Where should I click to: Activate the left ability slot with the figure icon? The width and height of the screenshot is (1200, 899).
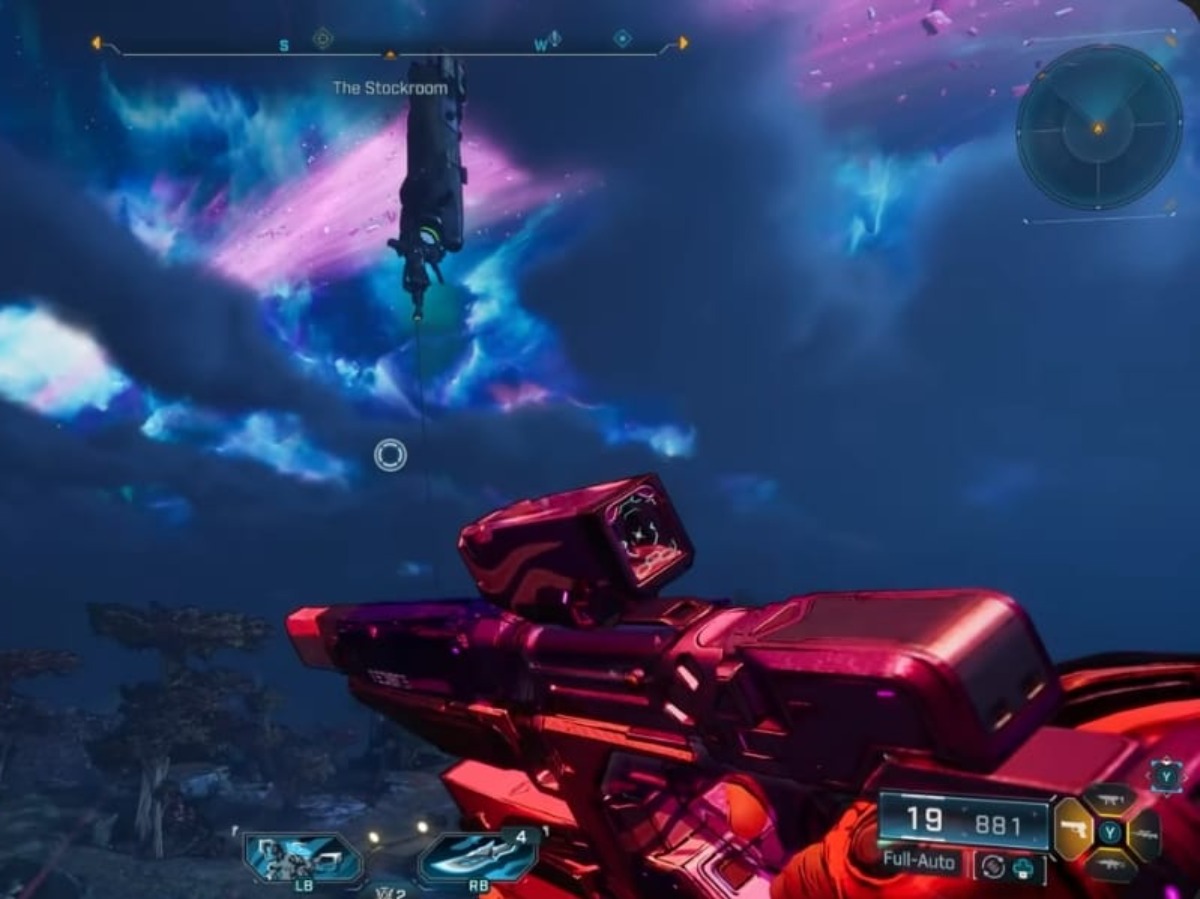click(x=303, y=857)
